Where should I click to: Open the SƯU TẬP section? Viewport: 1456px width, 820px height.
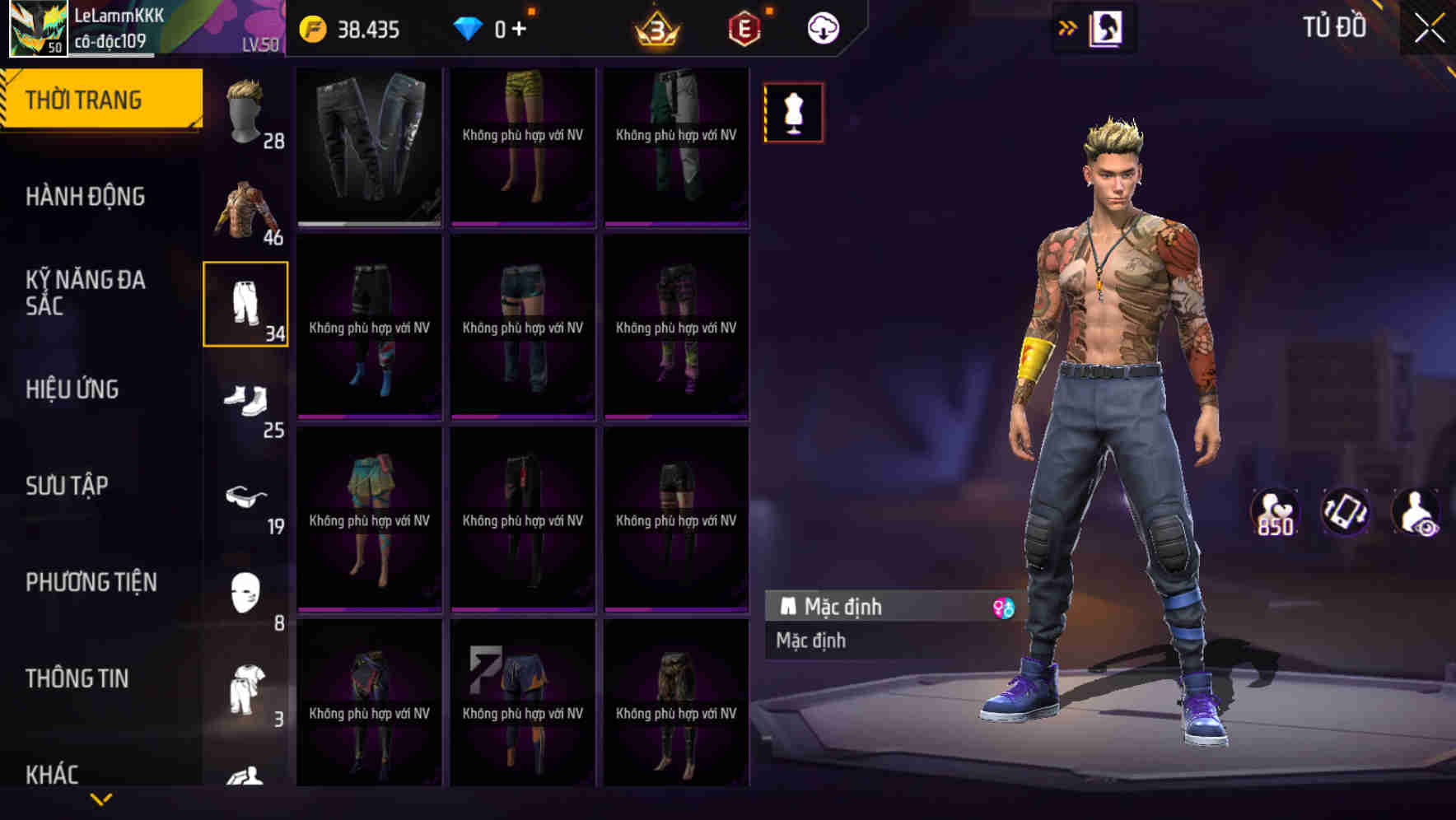click(69, 486)
